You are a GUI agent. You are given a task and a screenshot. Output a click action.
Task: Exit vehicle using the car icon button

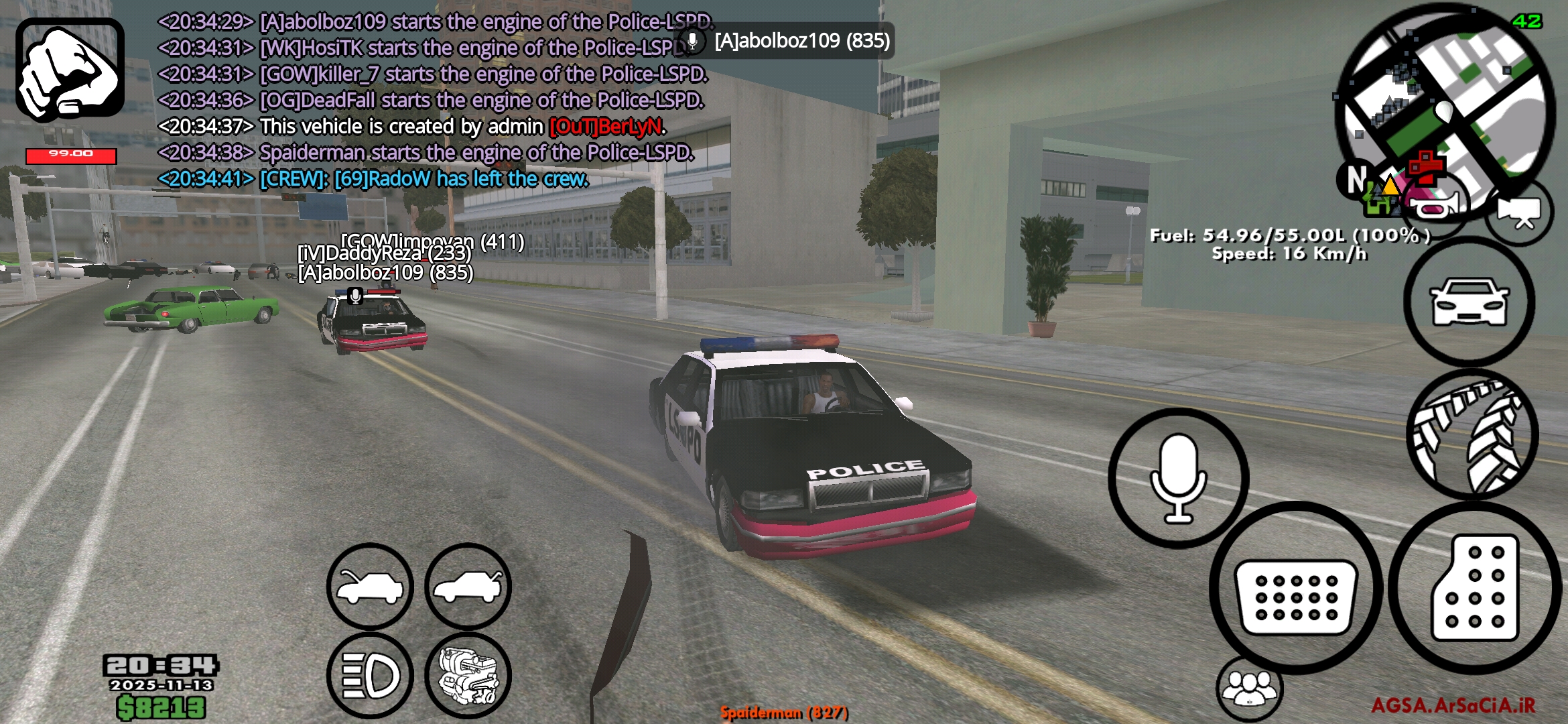click(1469, 302)
